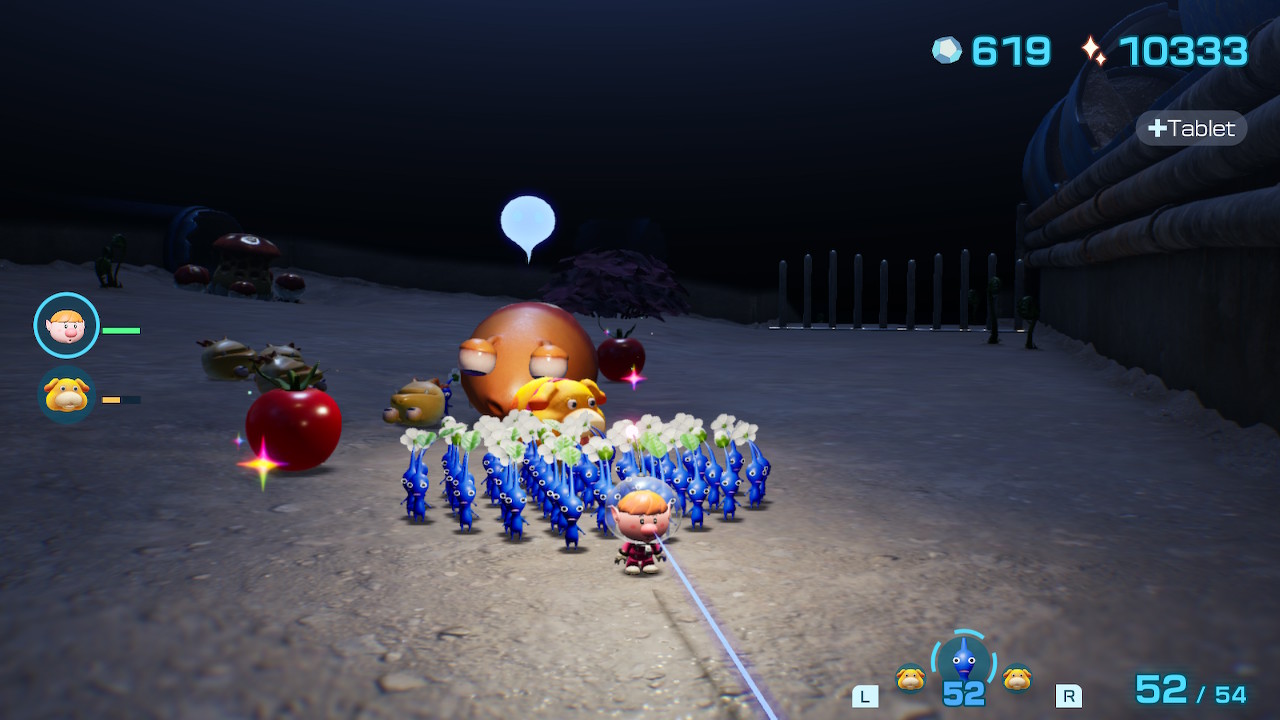
Task: Select the Oatchi icon beside the L prompt
Action: point(910,678)
